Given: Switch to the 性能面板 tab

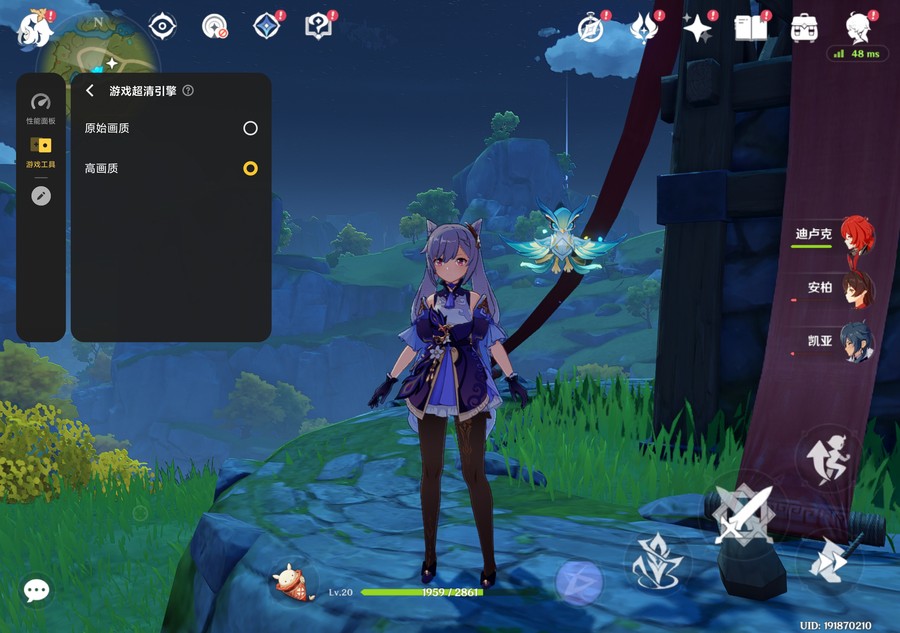Looking at the screenshot, I should tap(41, 108).
